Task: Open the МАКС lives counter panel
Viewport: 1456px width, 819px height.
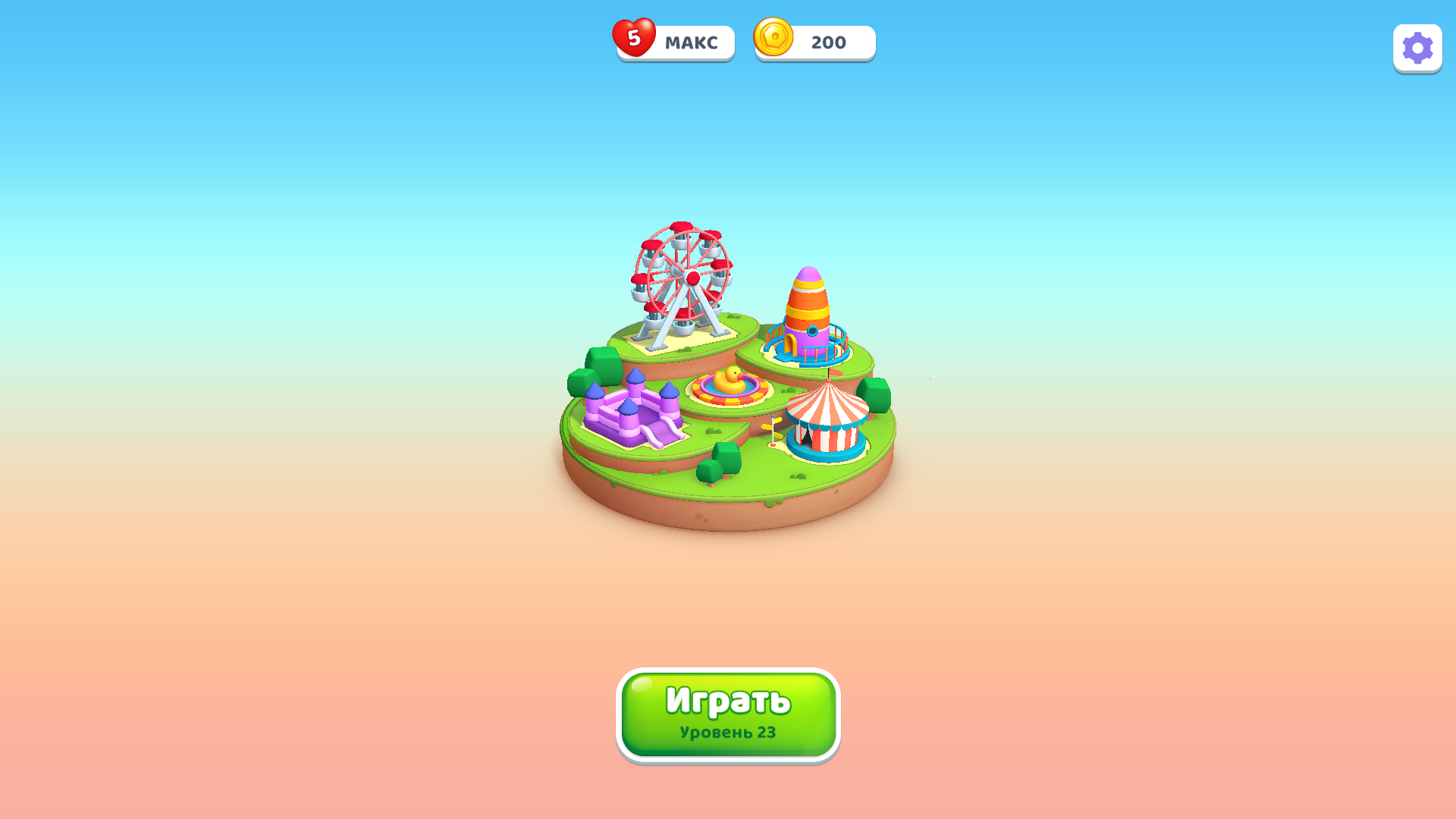Action: coord(691,42)
